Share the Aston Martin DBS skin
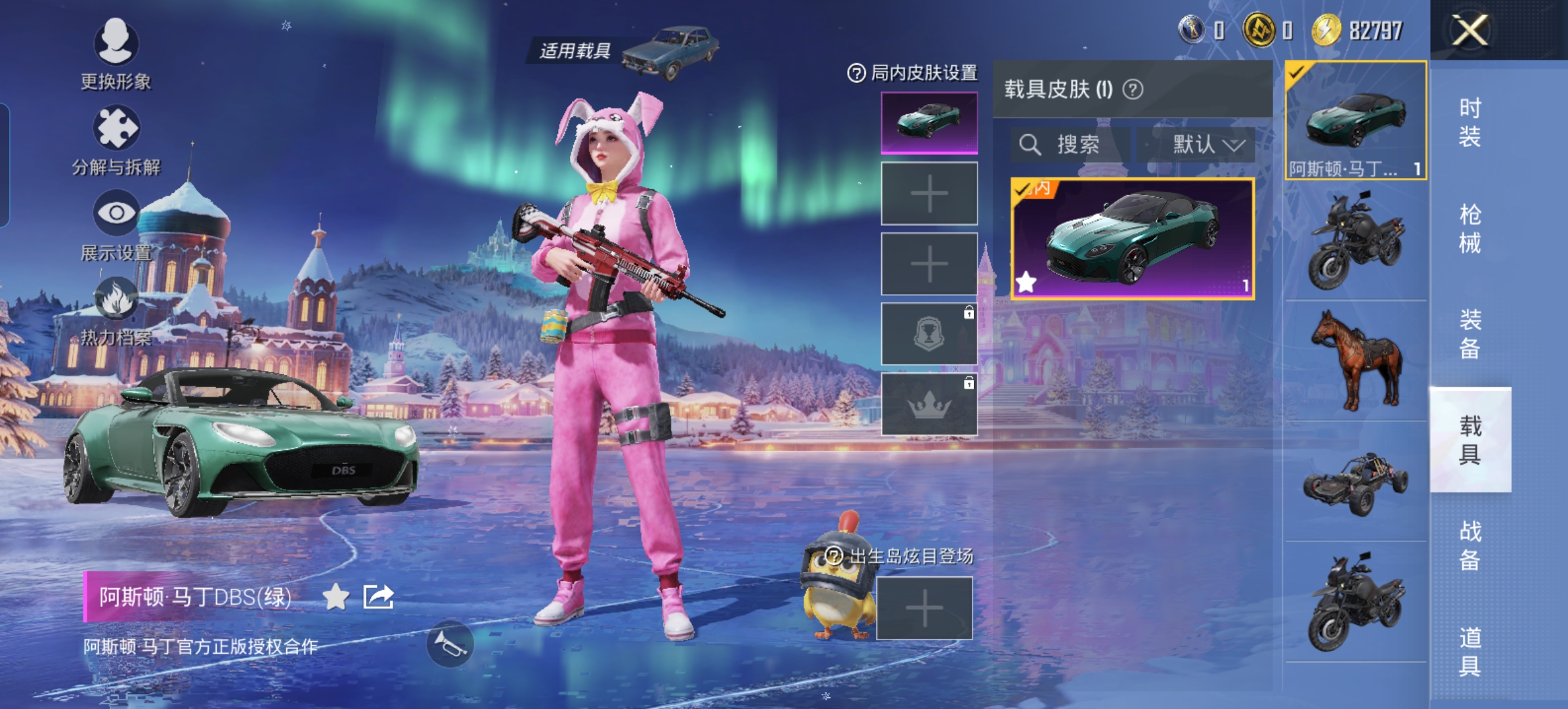 pyautogui.click(x=379, y=597)
